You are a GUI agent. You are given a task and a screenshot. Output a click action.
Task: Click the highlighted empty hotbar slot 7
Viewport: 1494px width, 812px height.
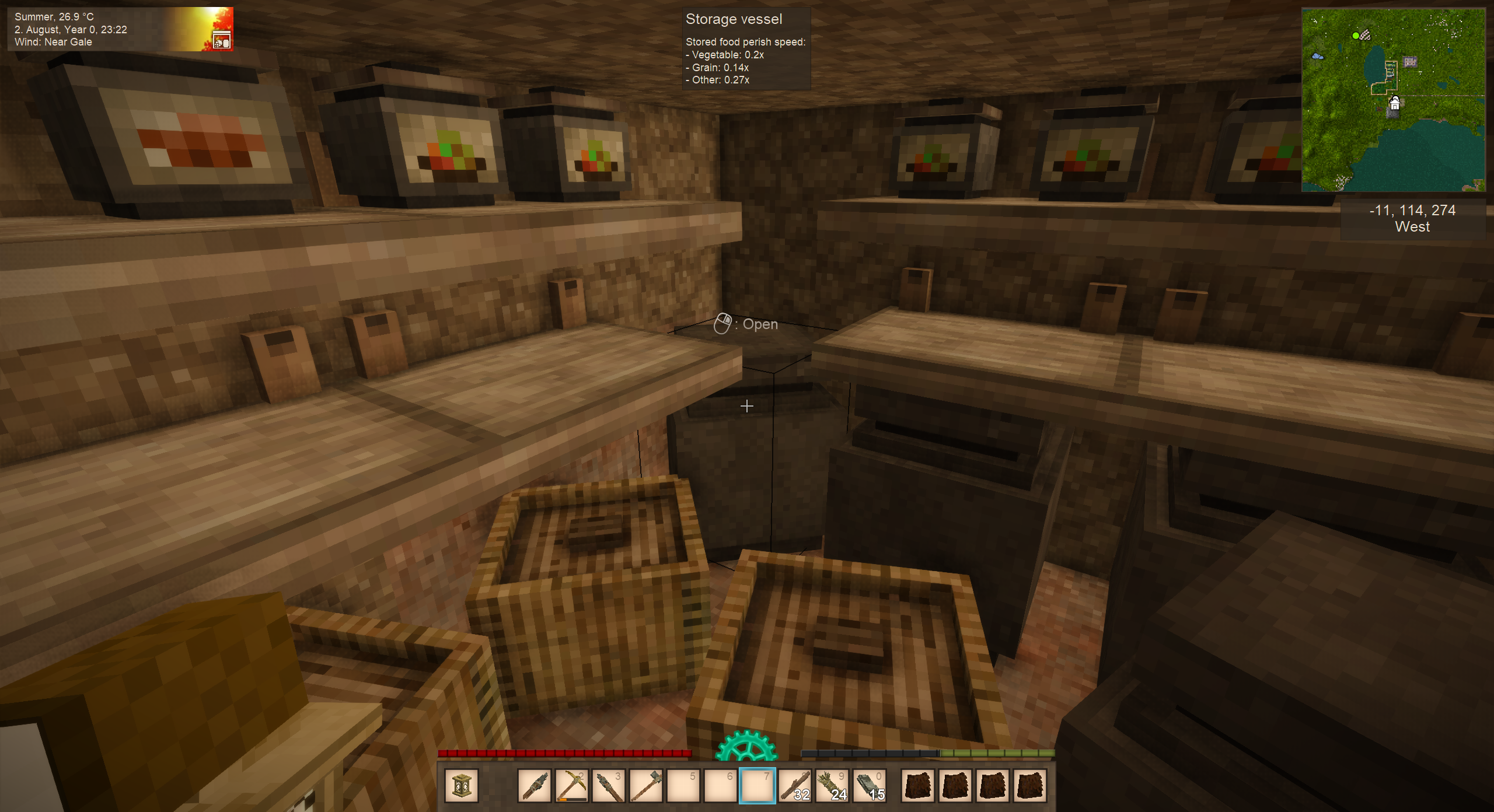[757, 786]
